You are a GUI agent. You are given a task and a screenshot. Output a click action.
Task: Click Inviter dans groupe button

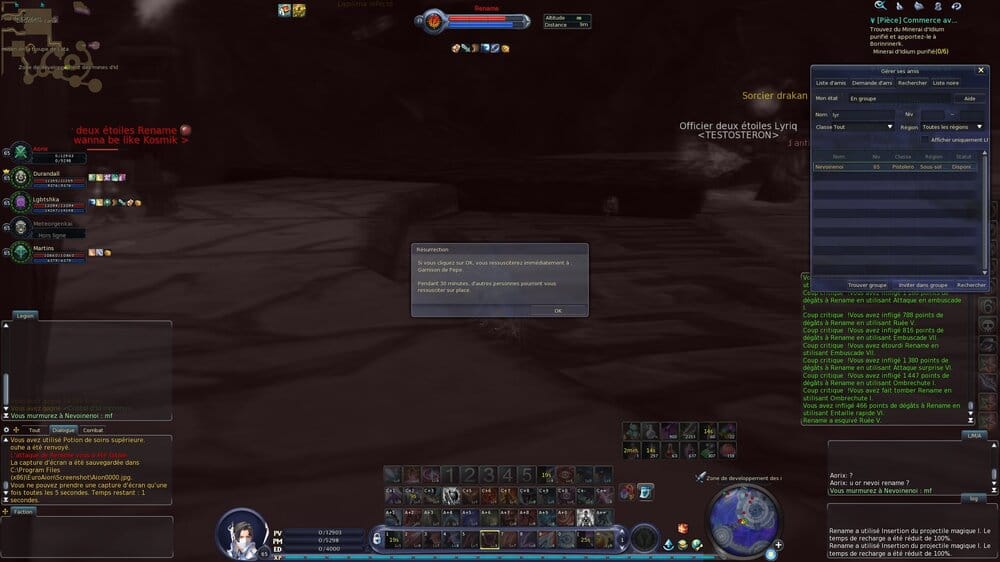(922, 285)
